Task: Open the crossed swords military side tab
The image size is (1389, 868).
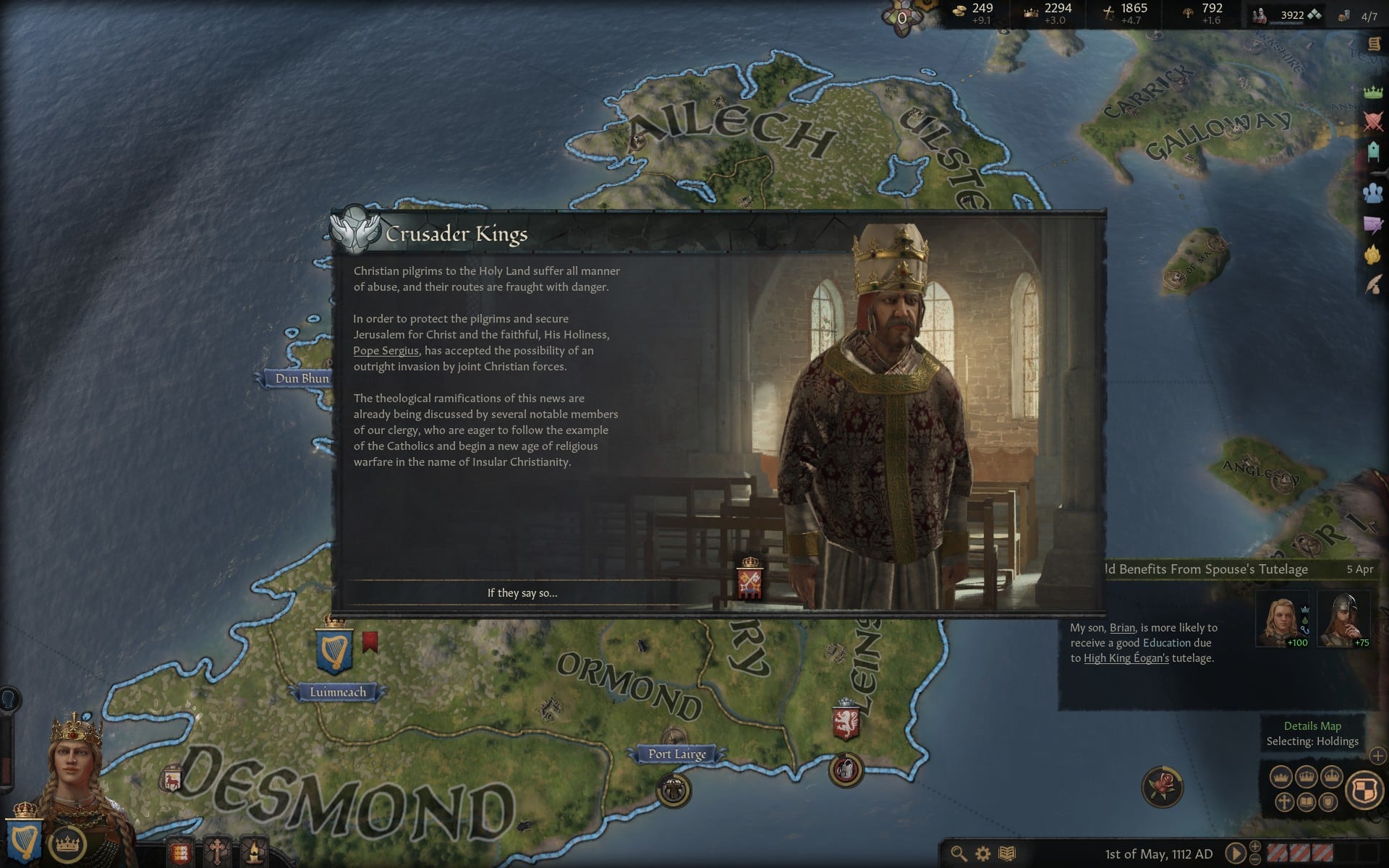Action: 1372,121
